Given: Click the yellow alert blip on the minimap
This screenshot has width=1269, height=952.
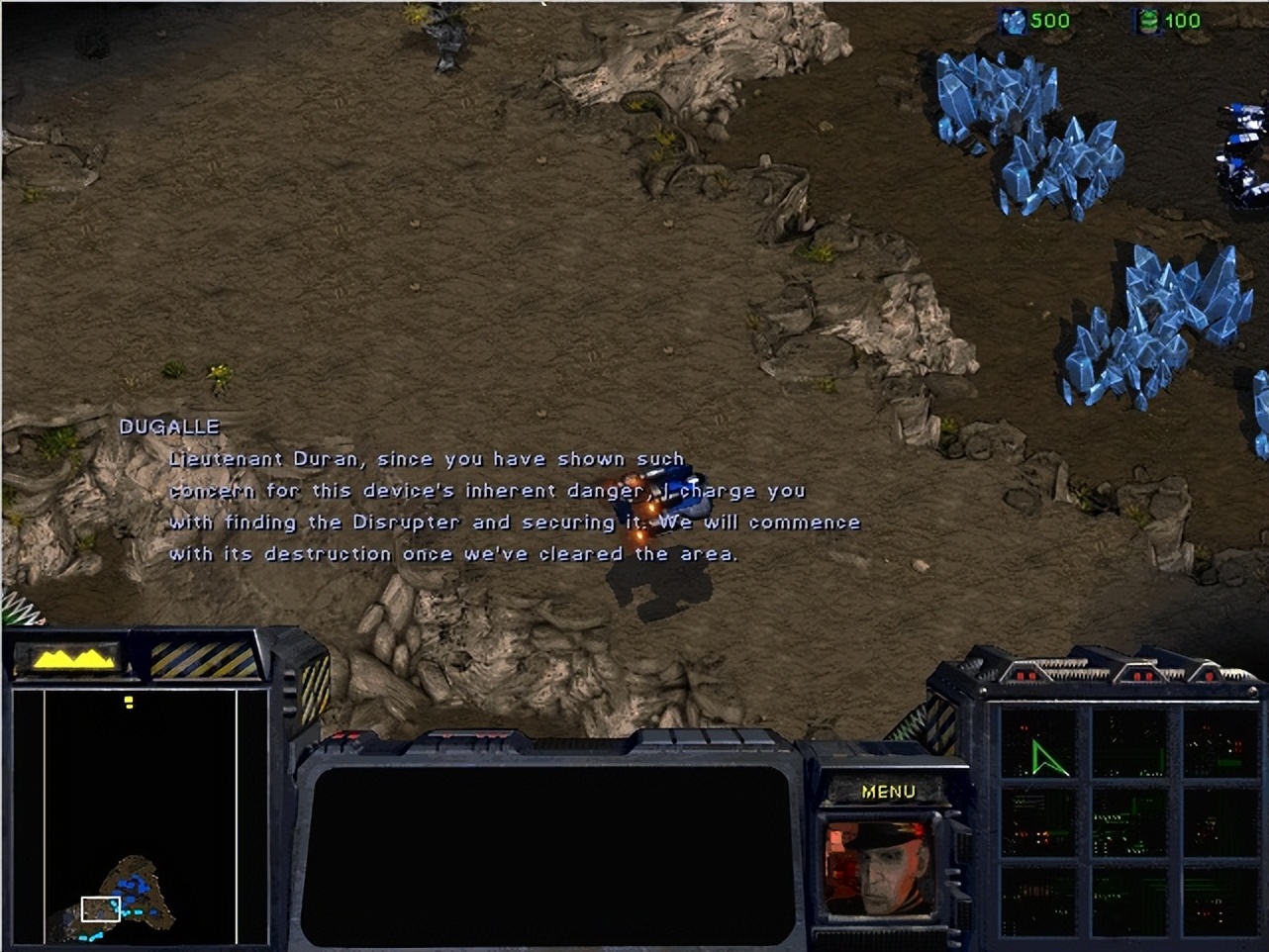Looking at the screenshot, I should (x=129, y=701).
